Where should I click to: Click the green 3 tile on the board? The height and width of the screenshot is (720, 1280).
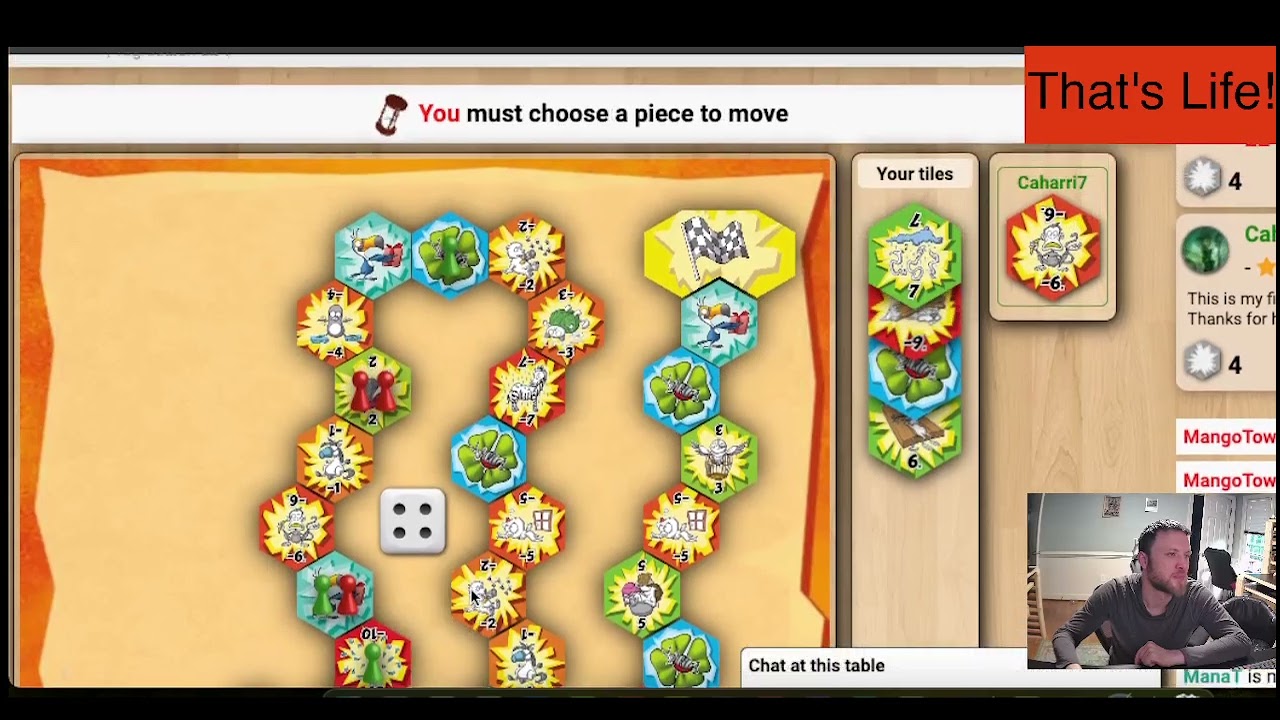[x=718, y=458]
